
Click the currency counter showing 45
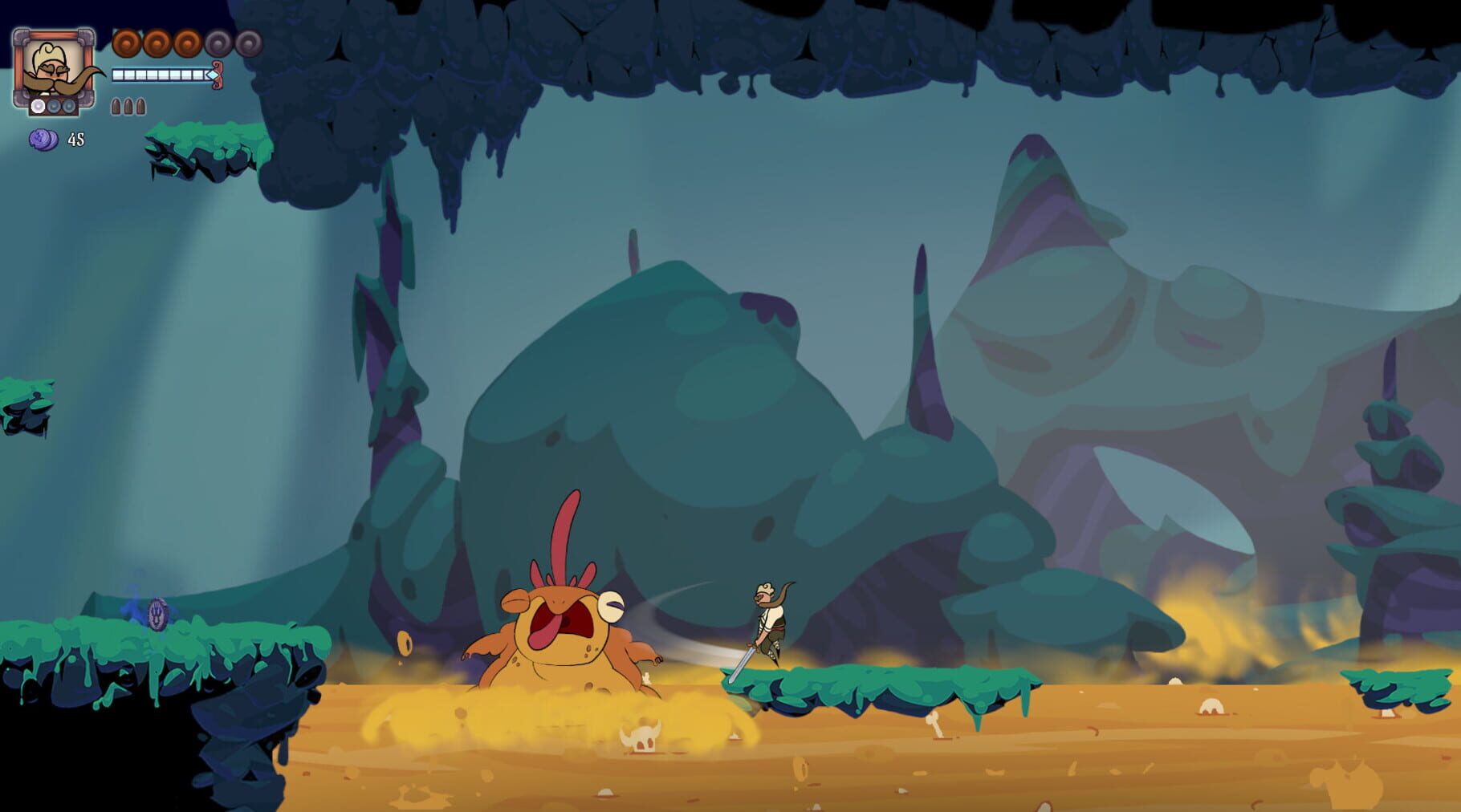coord(75,140)
